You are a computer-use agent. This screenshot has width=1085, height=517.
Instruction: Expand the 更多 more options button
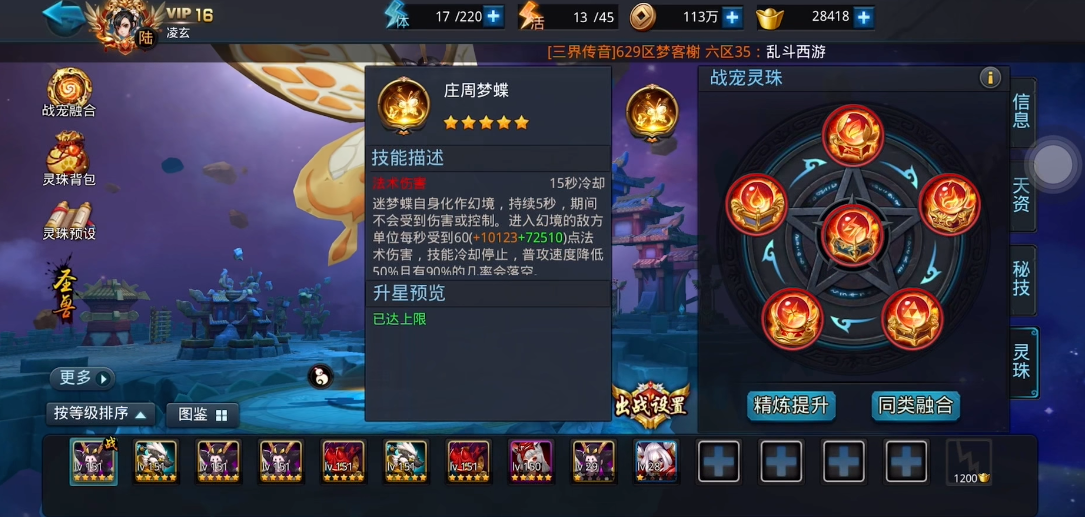click(82, 378)
